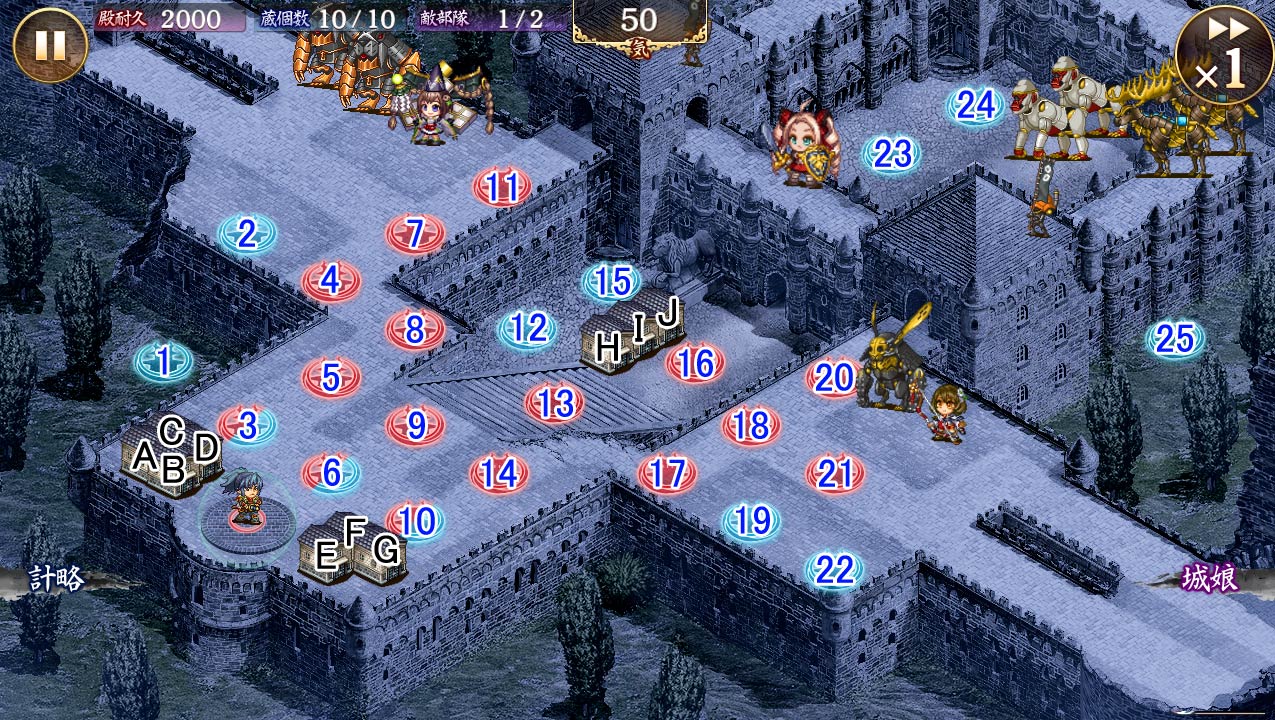This screenshot has height=720, width=1275.
Task: Pick red deployment tile 16
Action: click(x=696, y=363)
